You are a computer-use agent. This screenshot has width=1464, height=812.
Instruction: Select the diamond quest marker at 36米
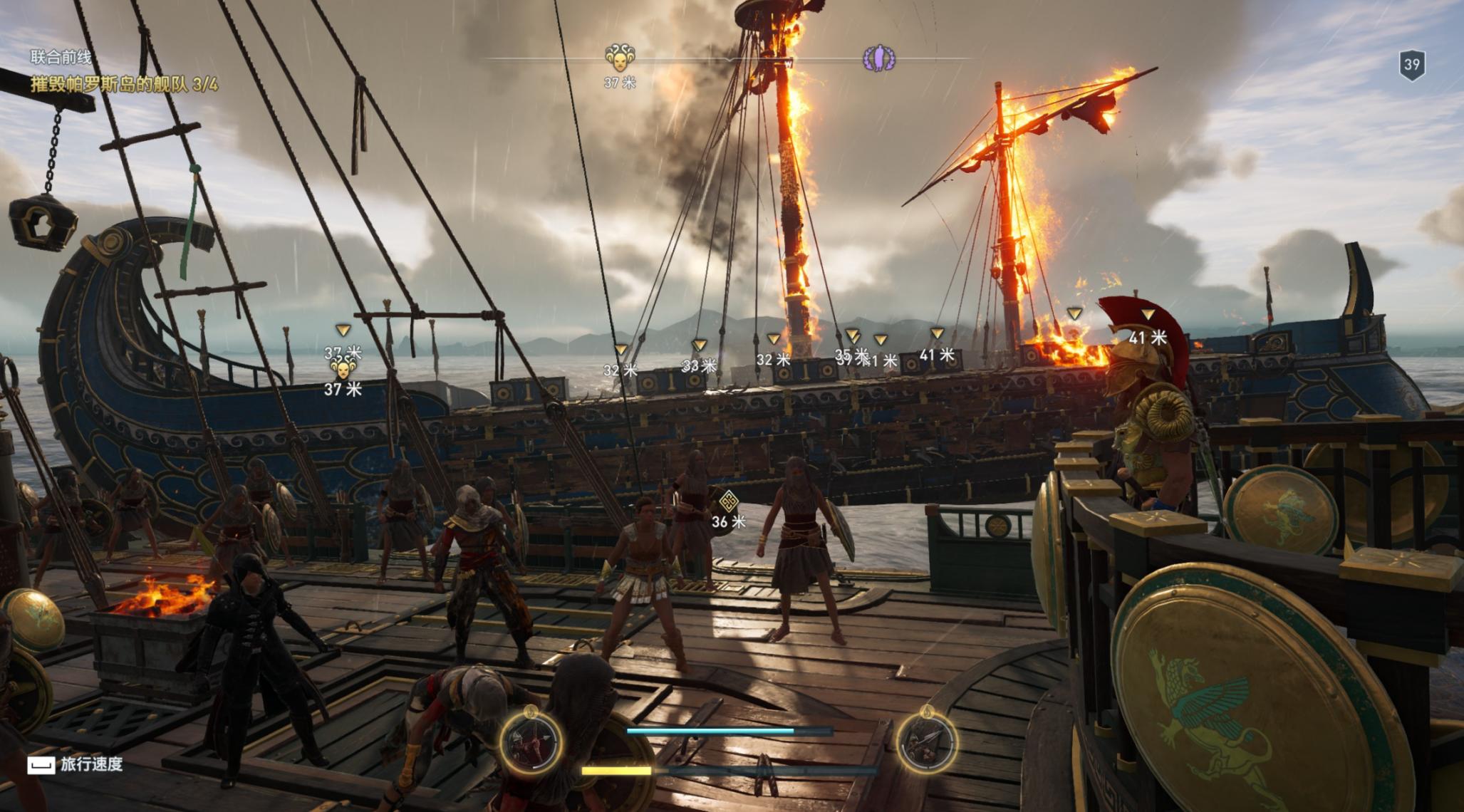tap(728, 502)
